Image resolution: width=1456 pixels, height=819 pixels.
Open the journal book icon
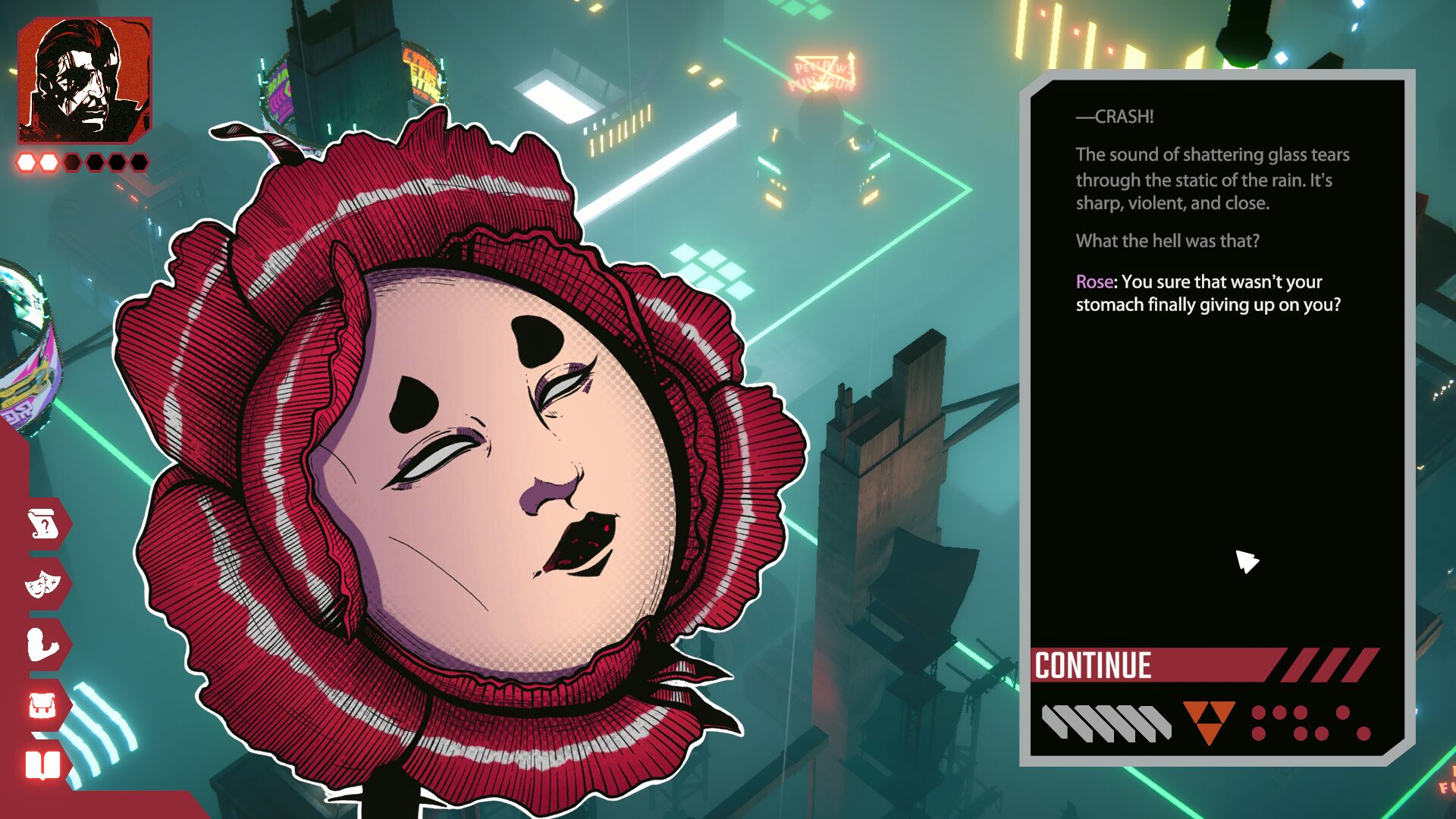43,765
